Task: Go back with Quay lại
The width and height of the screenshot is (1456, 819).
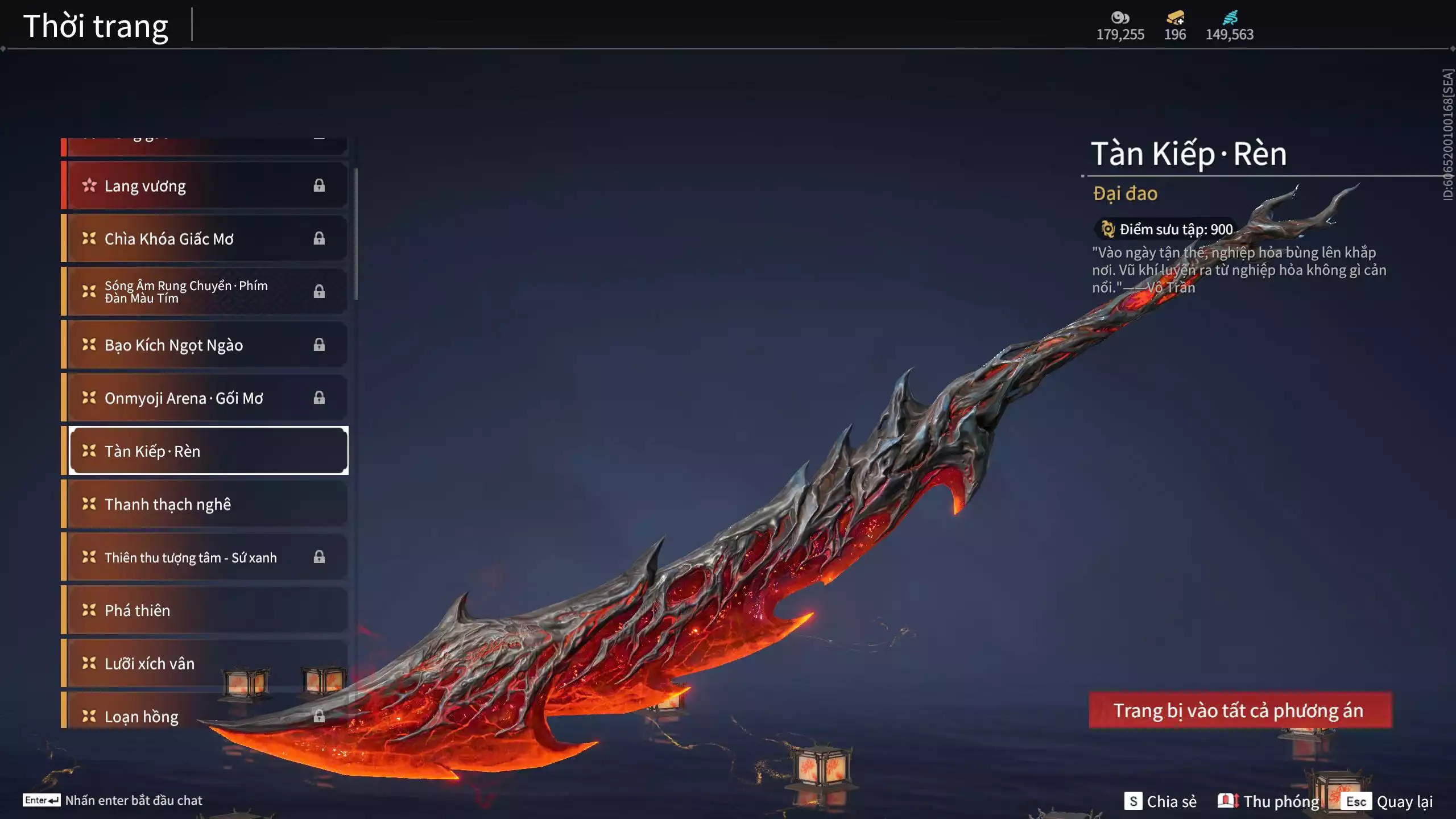Action: click(1388, 801)
